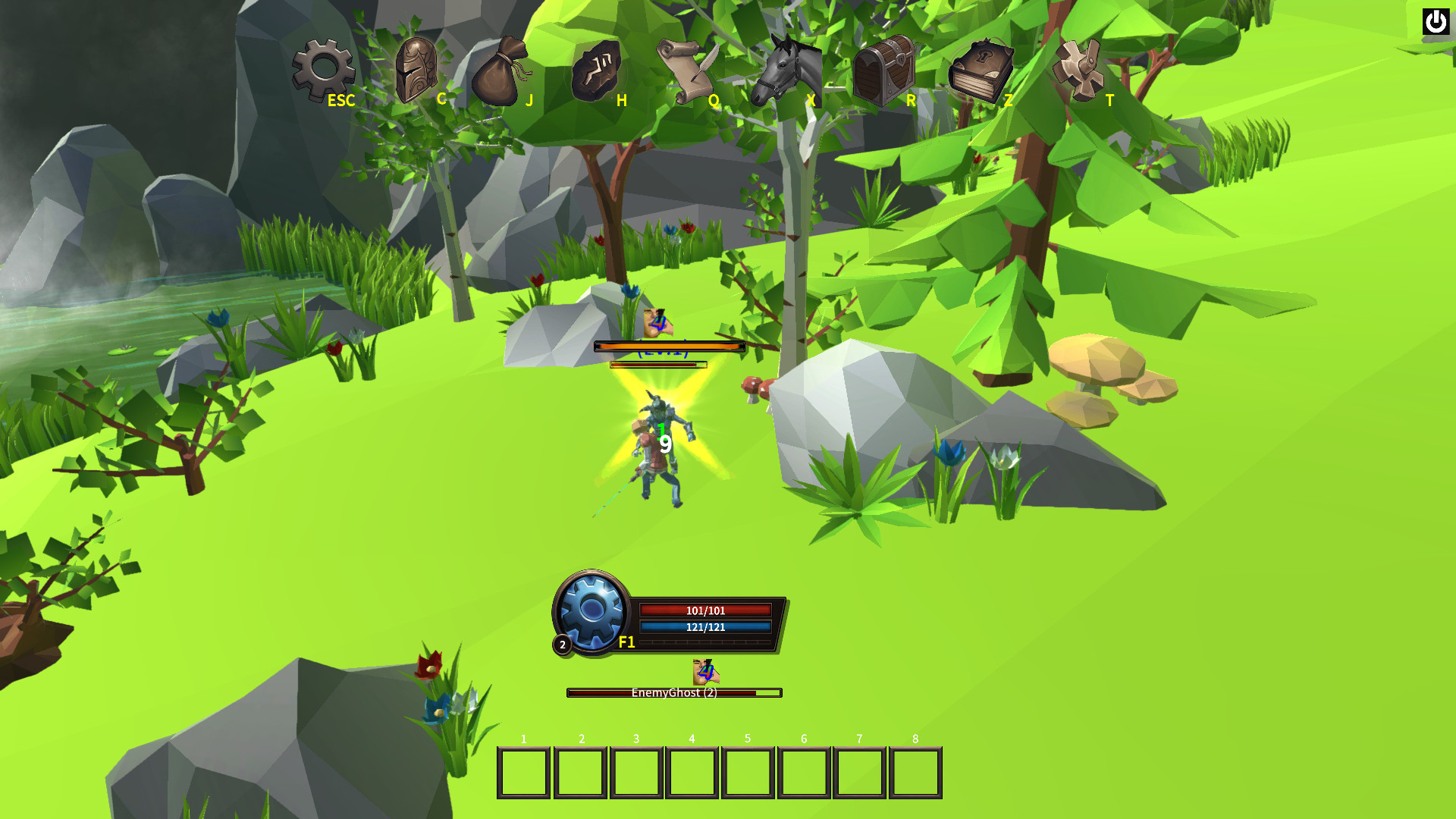
Task: Click the crafting cog icon labeled T
Action: [1078, 70]
